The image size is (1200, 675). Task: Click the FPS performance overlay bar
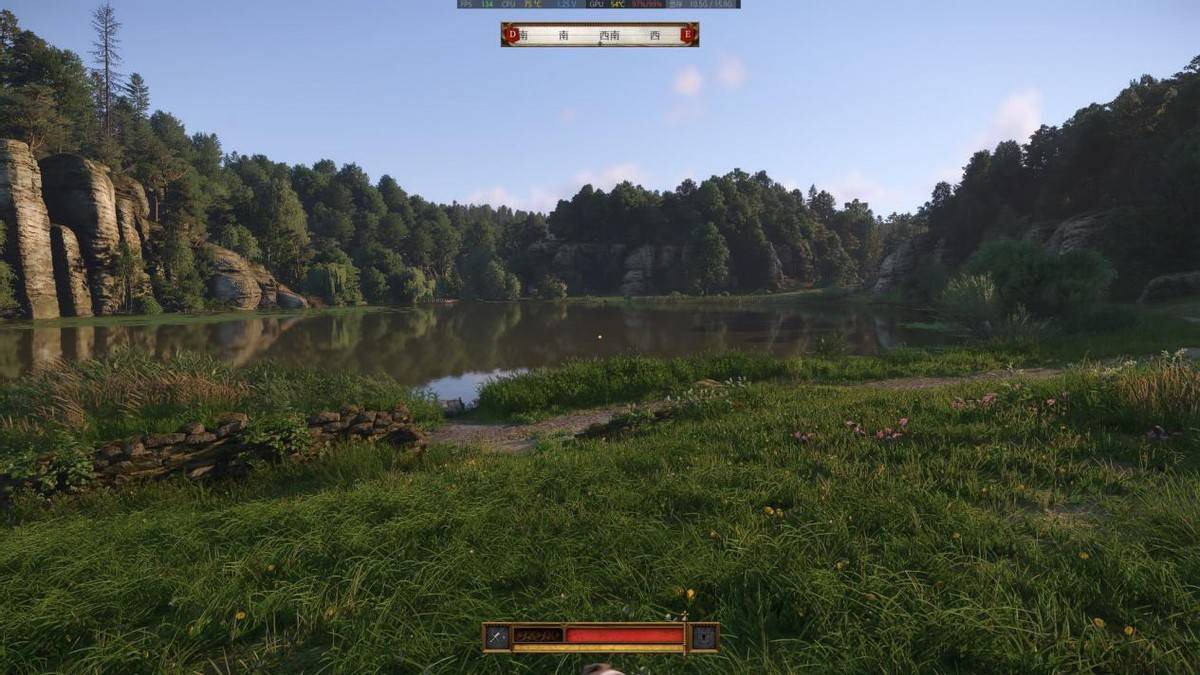pyautogui.click(x=598, y=4)
